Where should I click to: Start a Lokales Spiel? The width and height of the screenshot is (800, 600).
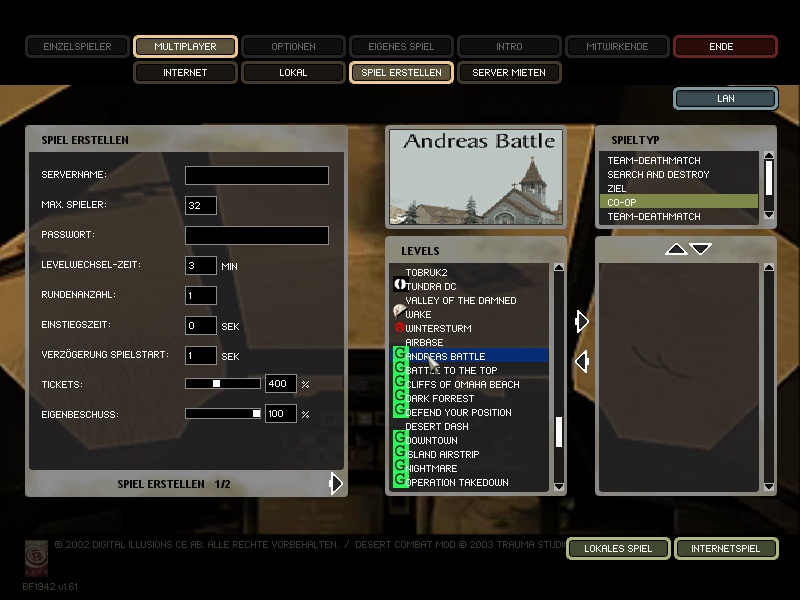tap(617, 548)
